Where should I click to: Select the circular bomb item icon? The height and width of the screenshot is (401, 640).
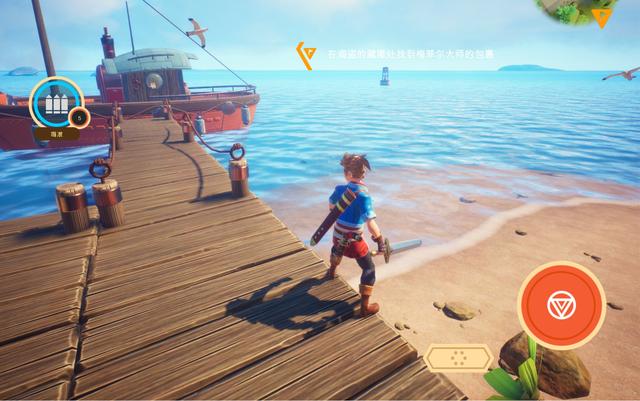(54, 104)
